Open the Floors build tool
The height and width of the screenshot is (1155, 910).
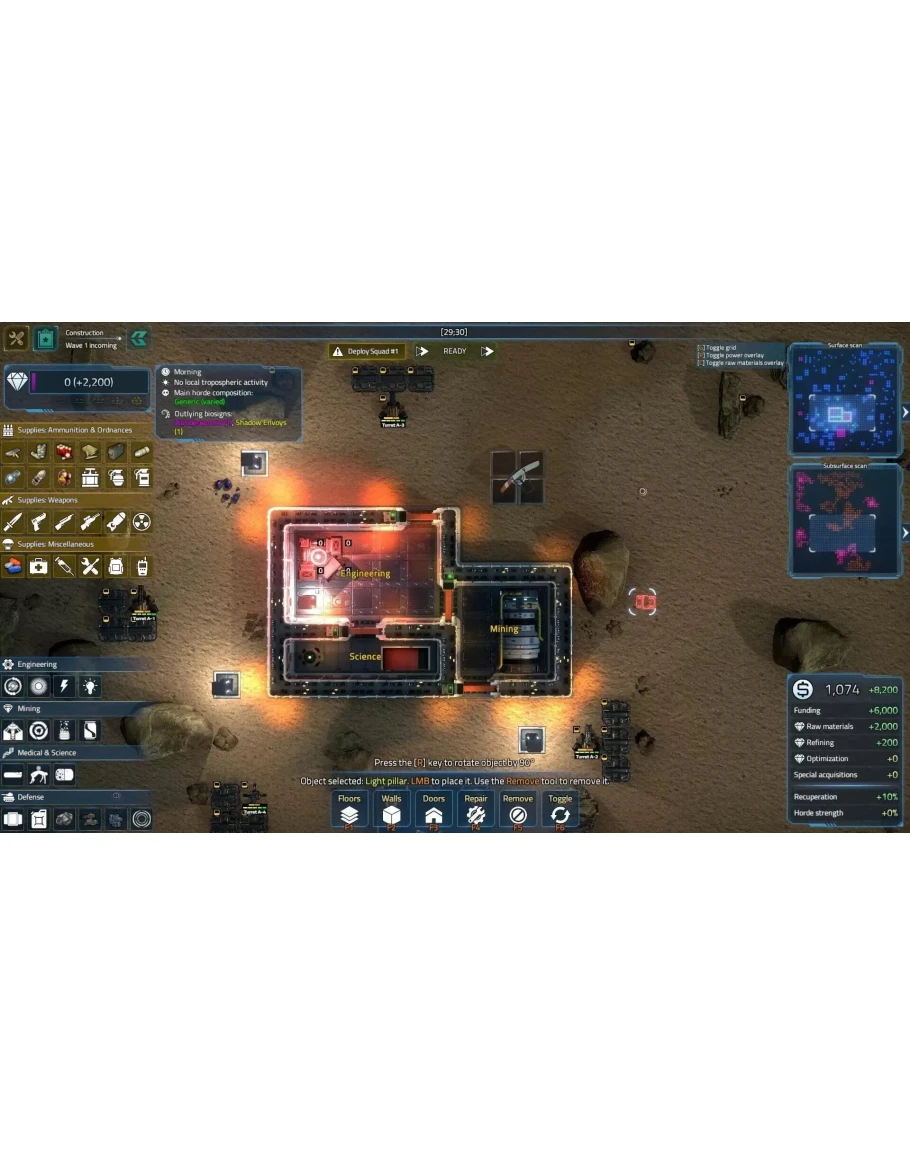click(349, 809)
